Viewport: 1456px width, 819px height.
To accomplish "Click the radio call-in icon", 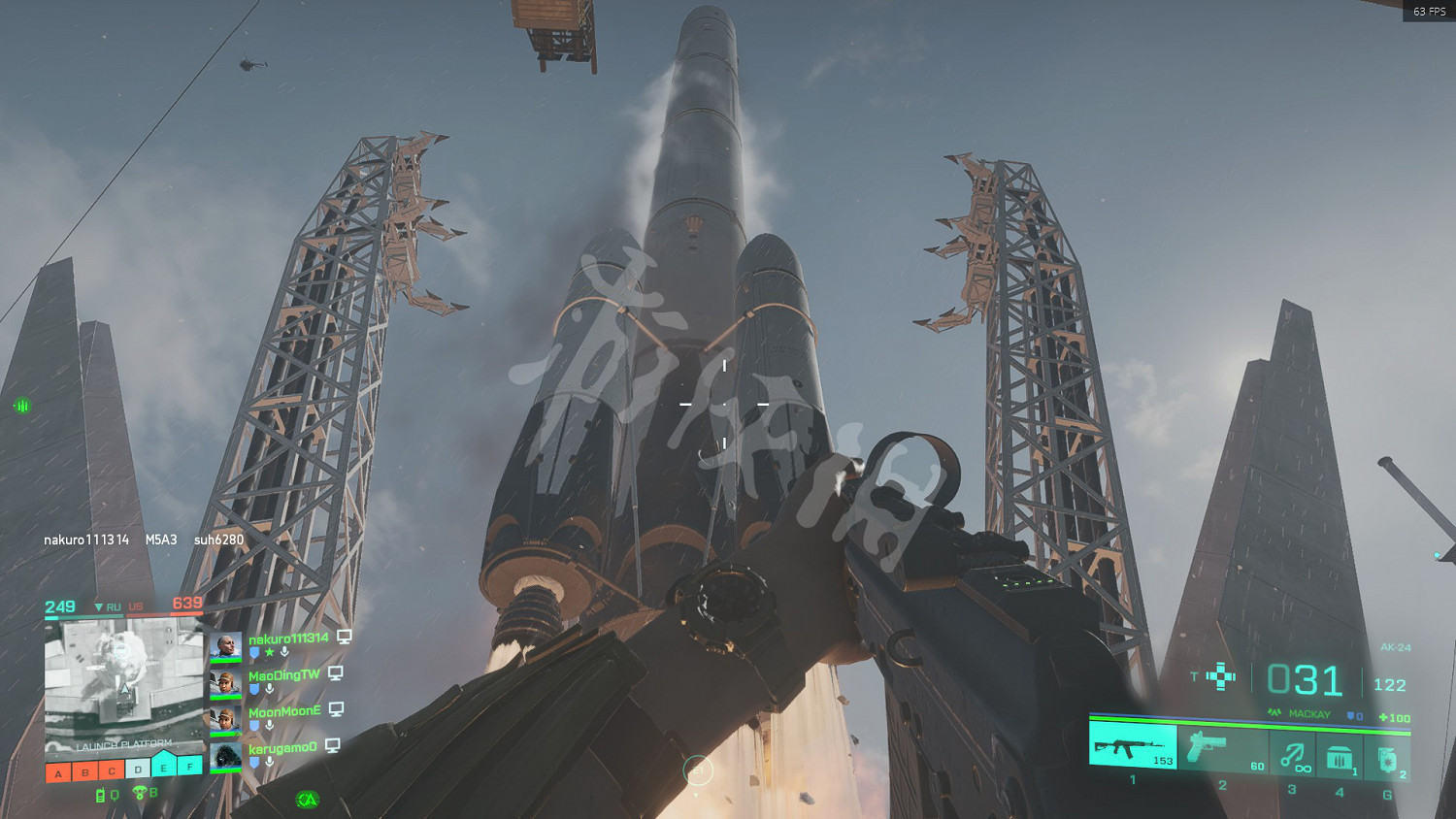I will point(100,795).
